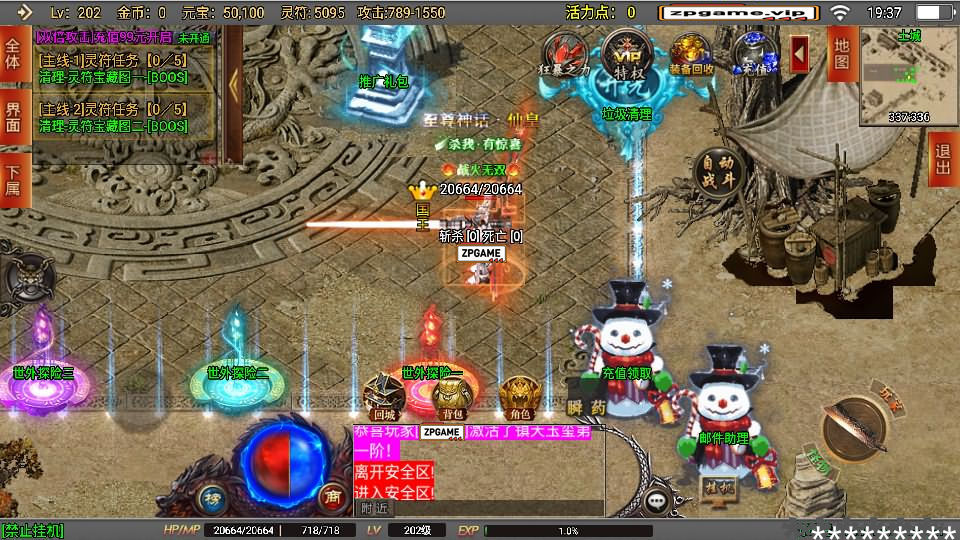Screen dimensions: 960x540
Task: Collapse the top icon row with red arrow
Action: (x=799, y=54)
